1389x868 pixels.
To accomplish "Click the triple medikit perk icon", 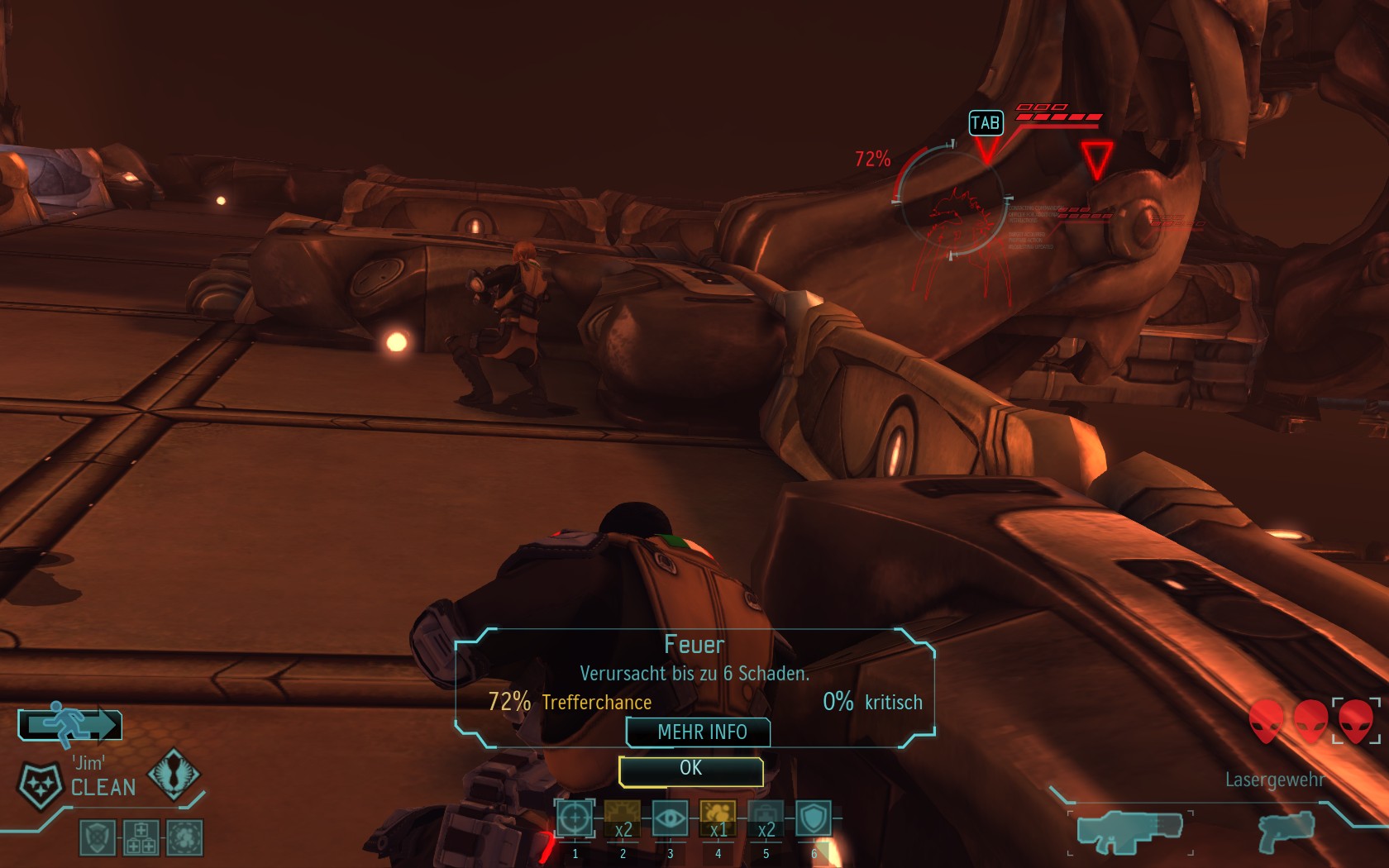I will click(141, 837).
